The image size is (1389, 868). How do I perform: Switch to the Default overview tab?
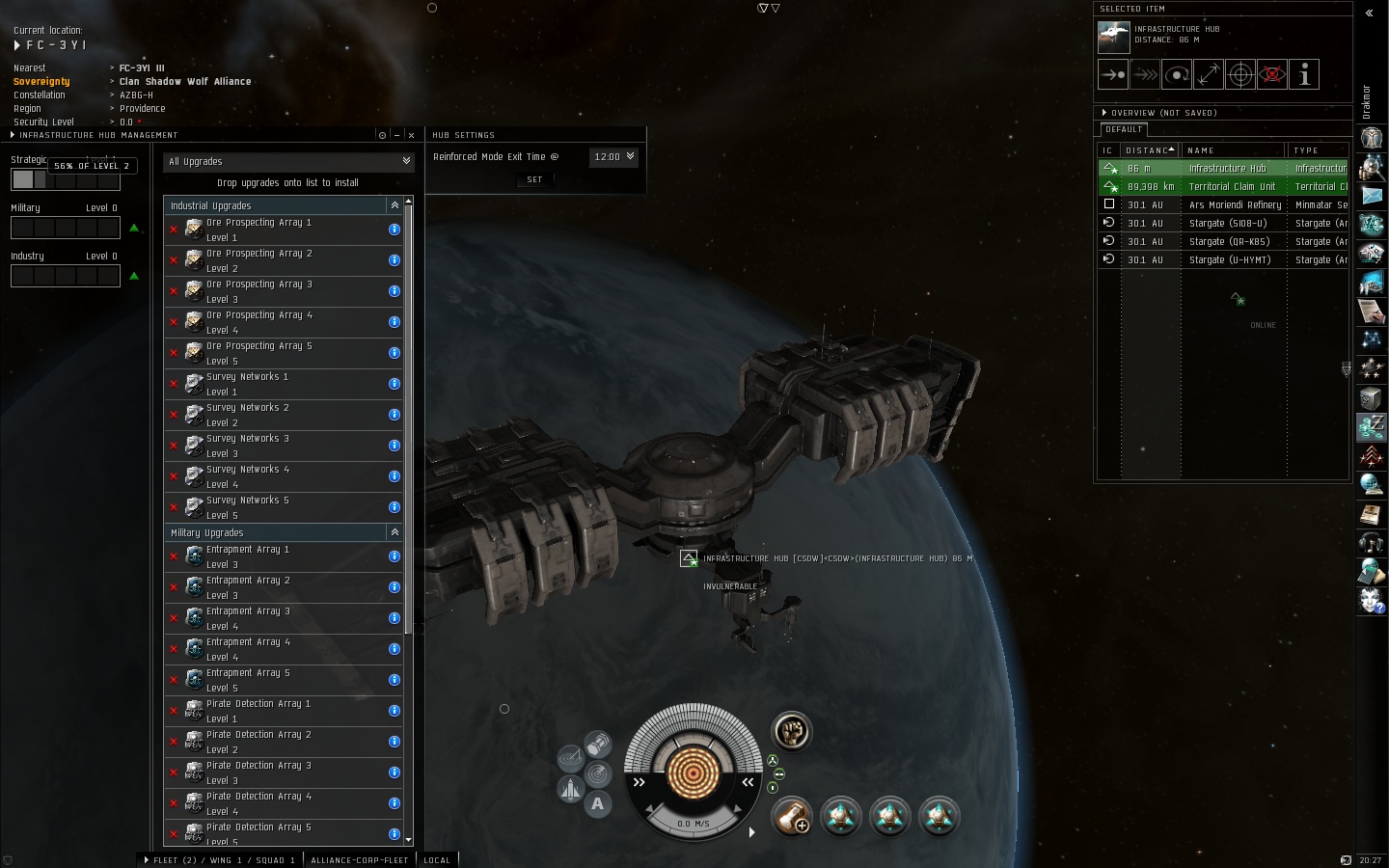click(x=1124, y=129)
